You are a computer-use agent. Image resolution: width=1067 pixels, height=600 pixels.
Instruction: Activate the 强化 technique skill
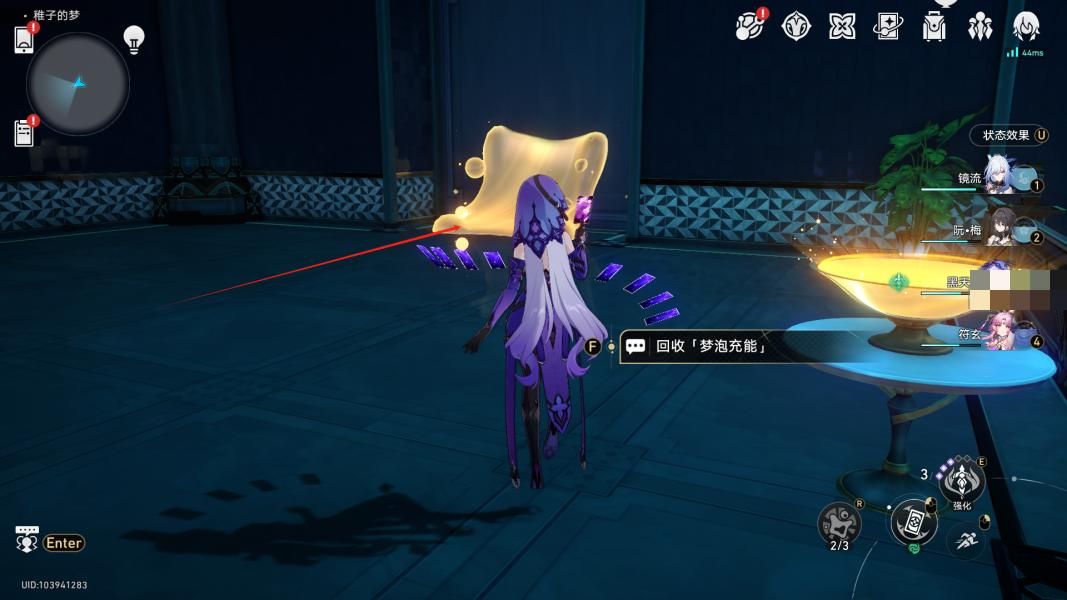(x=961, y=481)
